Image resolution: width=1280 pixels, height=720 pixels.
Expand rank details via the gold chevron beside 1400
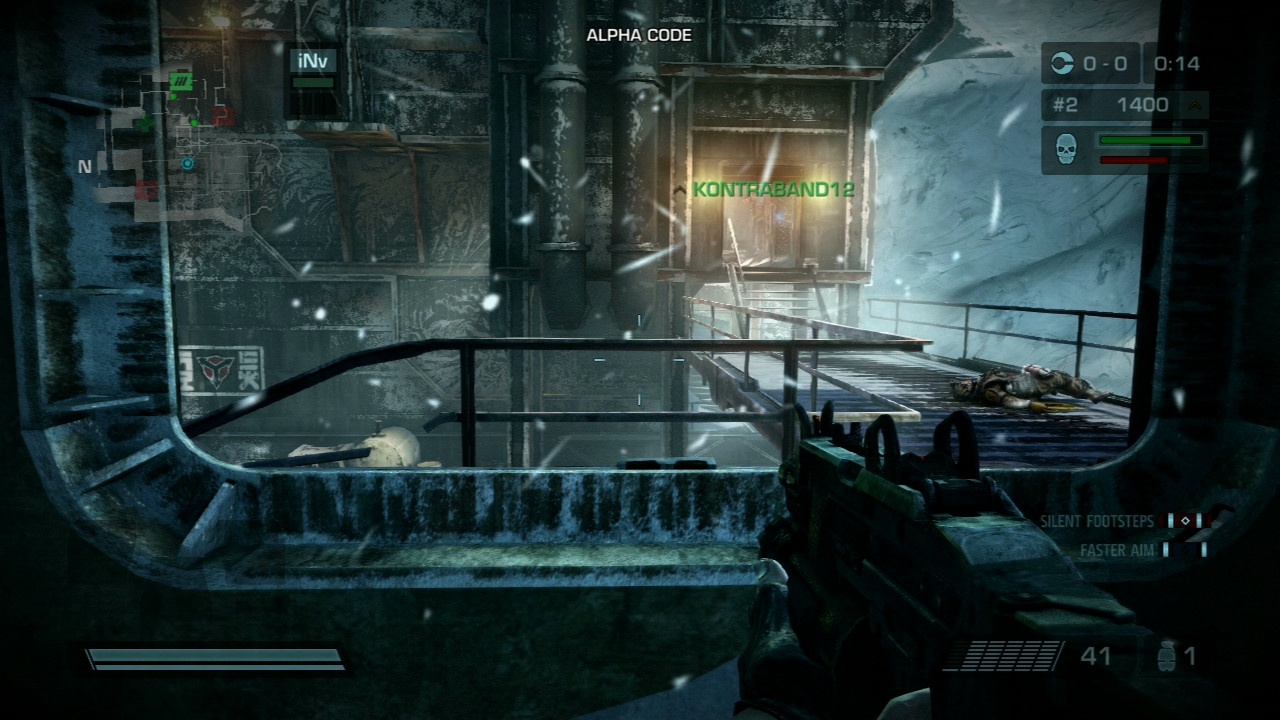click(1193, 104)
